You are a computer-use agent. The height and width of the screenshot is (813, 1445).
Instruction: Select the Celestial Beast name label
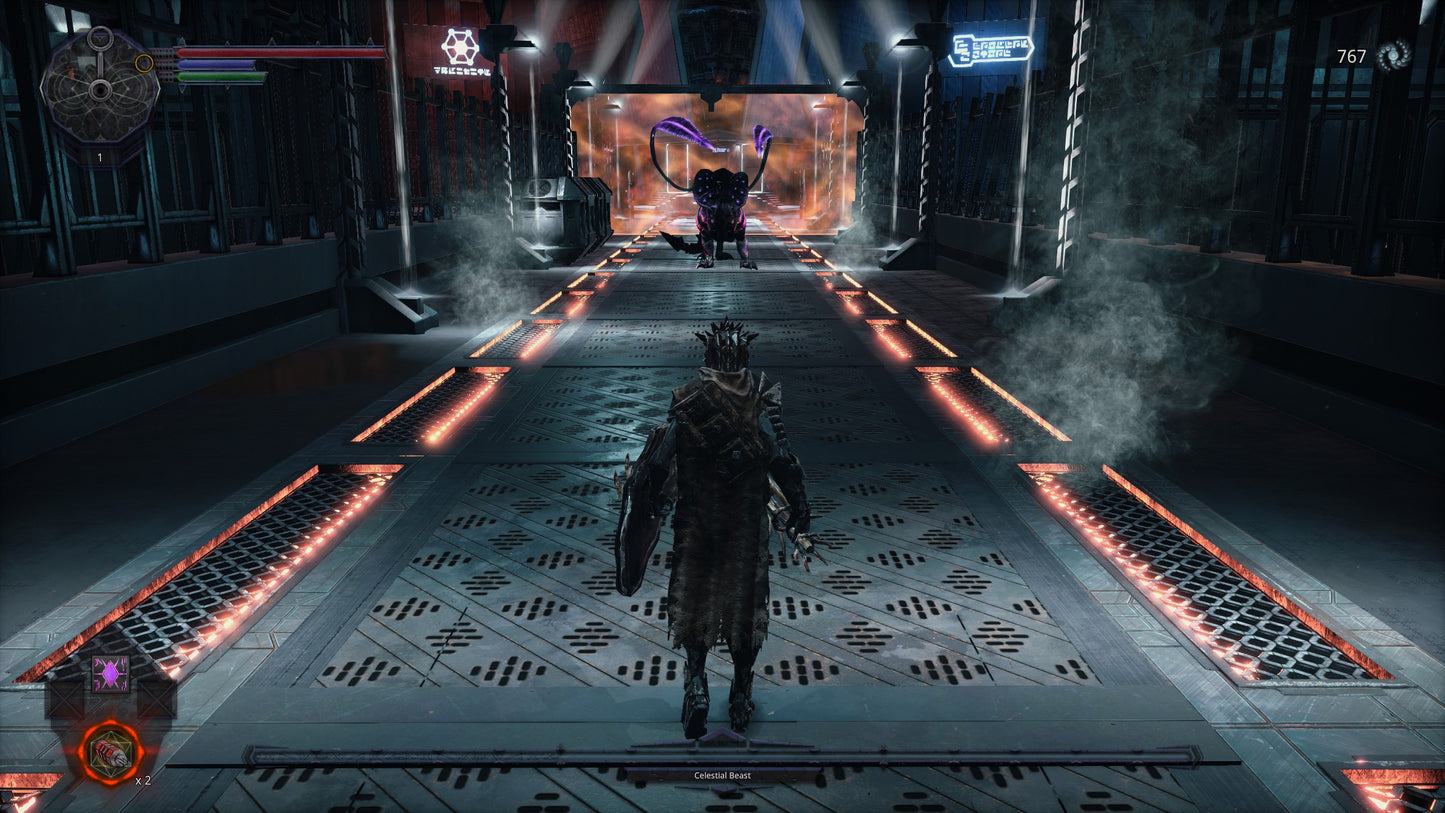(x=723, y=774)
